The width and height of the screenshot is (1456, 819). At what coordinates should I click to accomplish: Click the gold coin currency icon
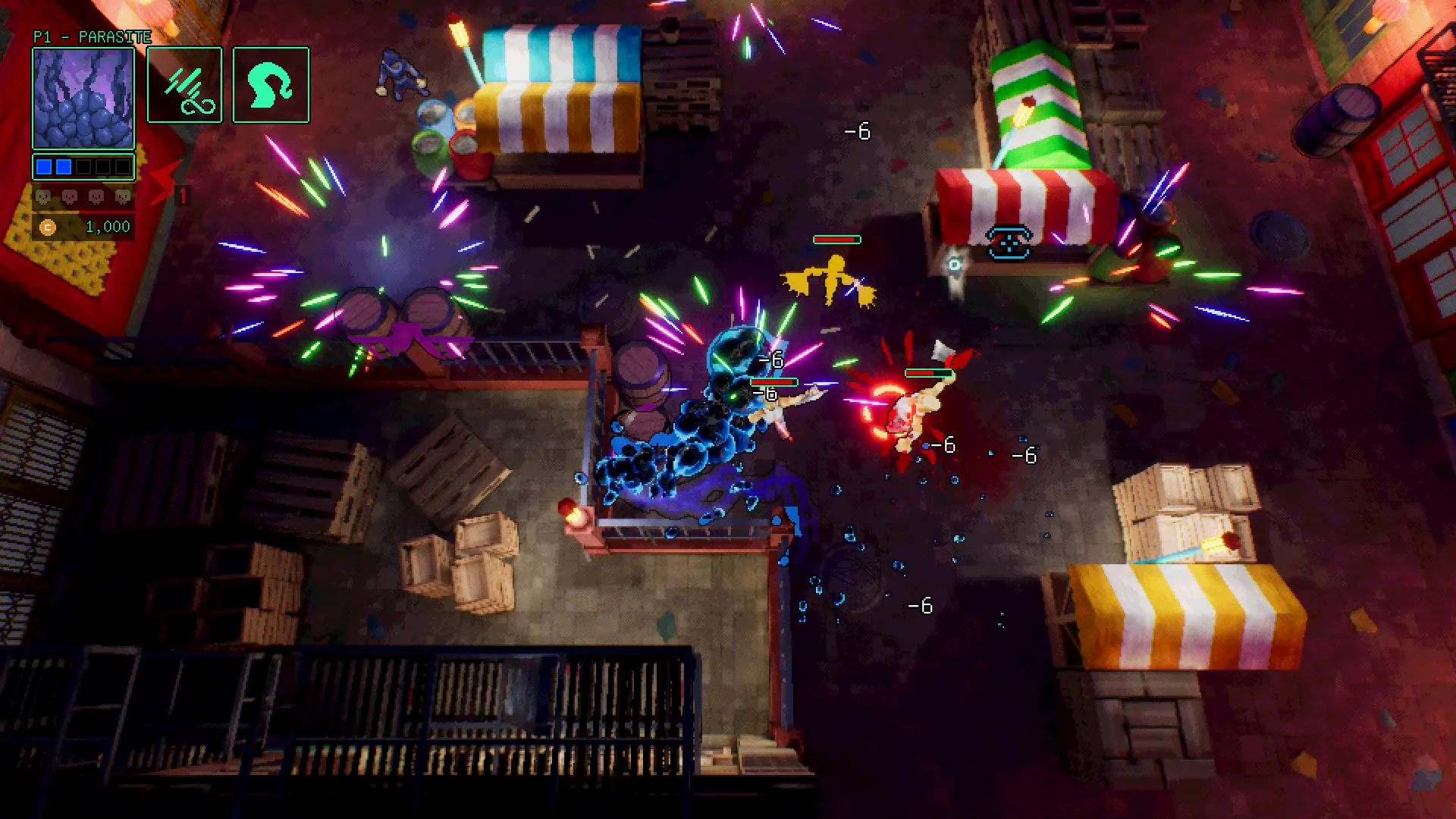49,227
